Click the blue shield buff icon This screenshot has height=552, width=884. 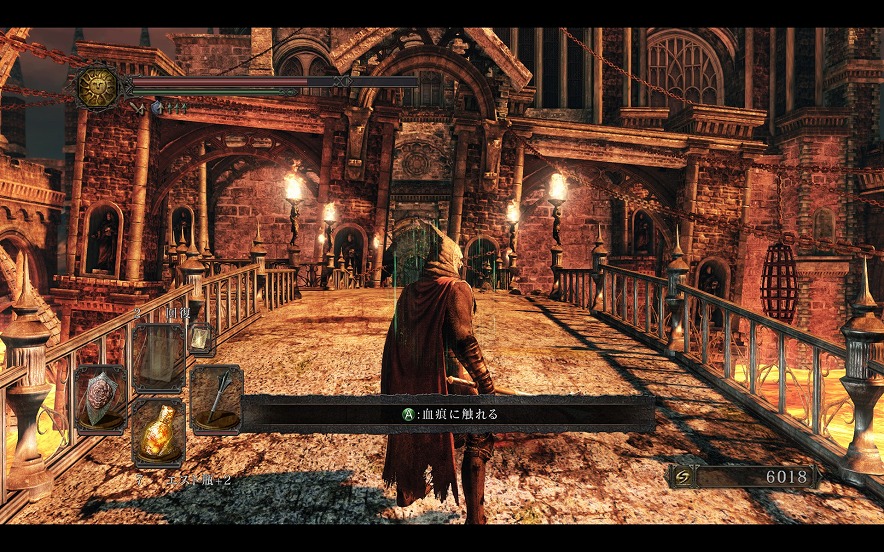tap(157, 106)
